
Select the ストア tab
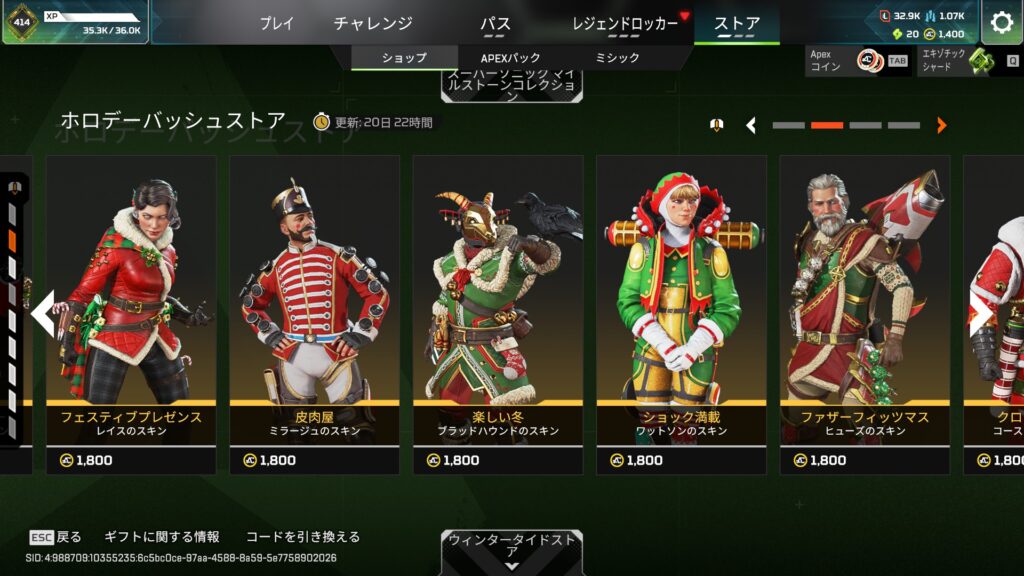737,23
